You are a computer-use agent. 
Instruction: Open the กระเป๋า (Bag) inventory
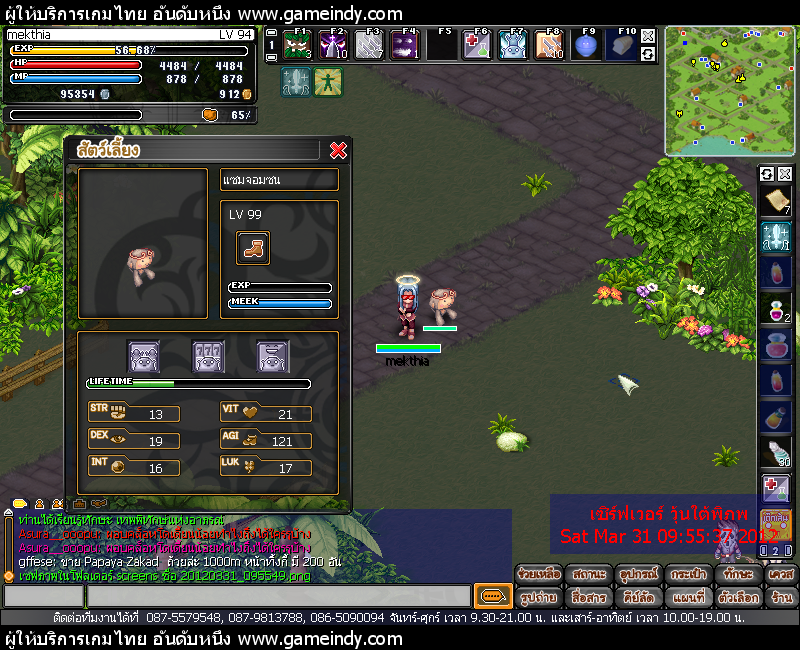click(689, 575)
